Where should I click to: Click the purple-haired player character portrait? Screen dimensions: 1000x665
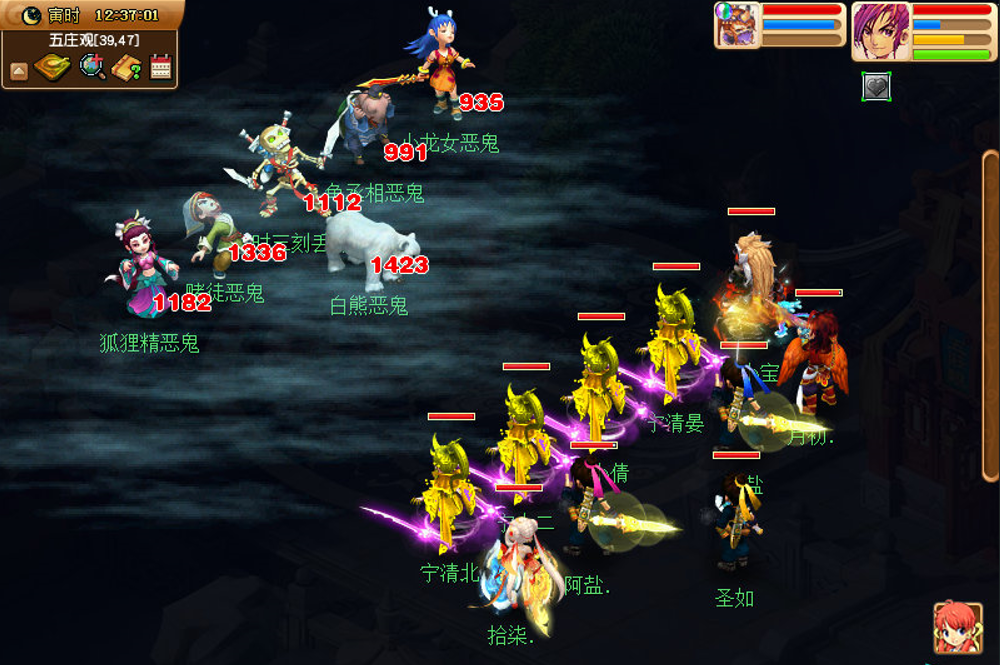[879, 31]
